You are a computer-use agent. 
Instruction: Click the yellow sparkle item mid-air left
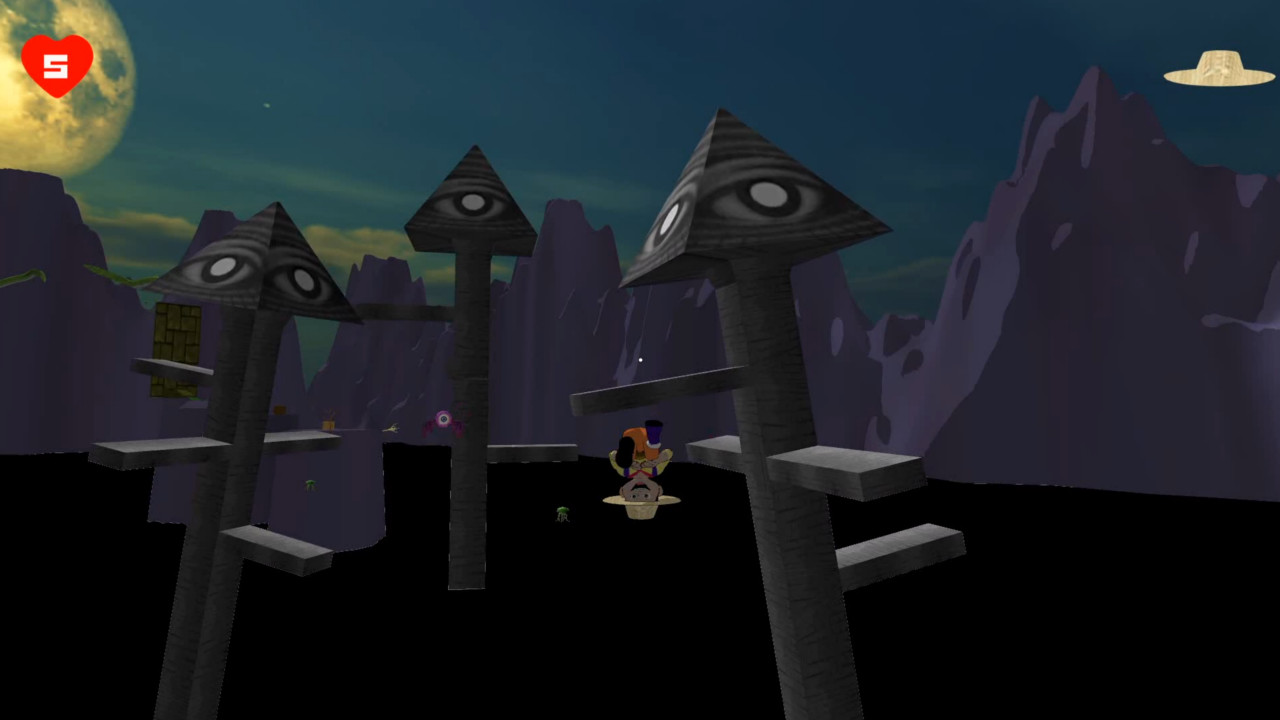click(x=390, y=427)
